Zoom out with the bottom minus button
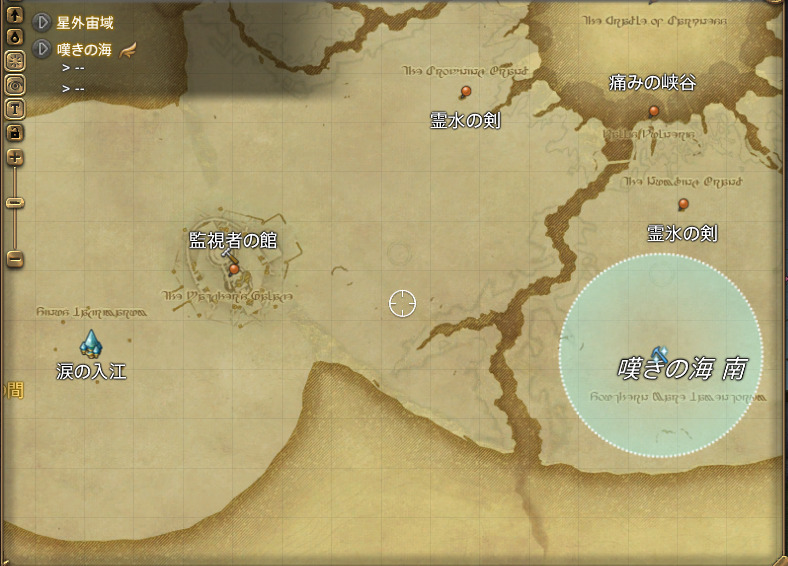Screen dimensions: 788x566 coord(15,259)
